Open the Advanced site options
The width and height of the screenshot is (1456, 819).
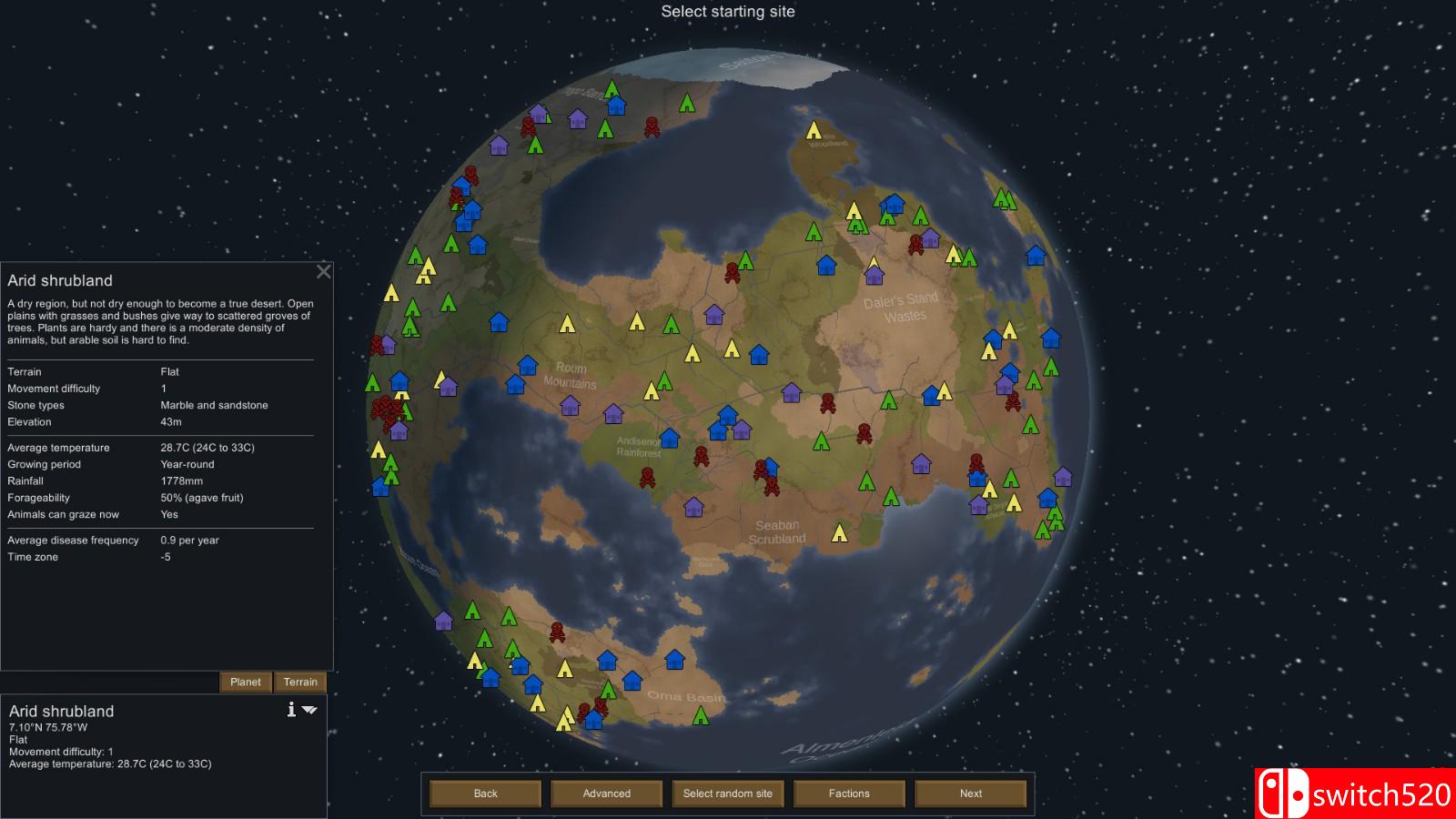[606, 793]
